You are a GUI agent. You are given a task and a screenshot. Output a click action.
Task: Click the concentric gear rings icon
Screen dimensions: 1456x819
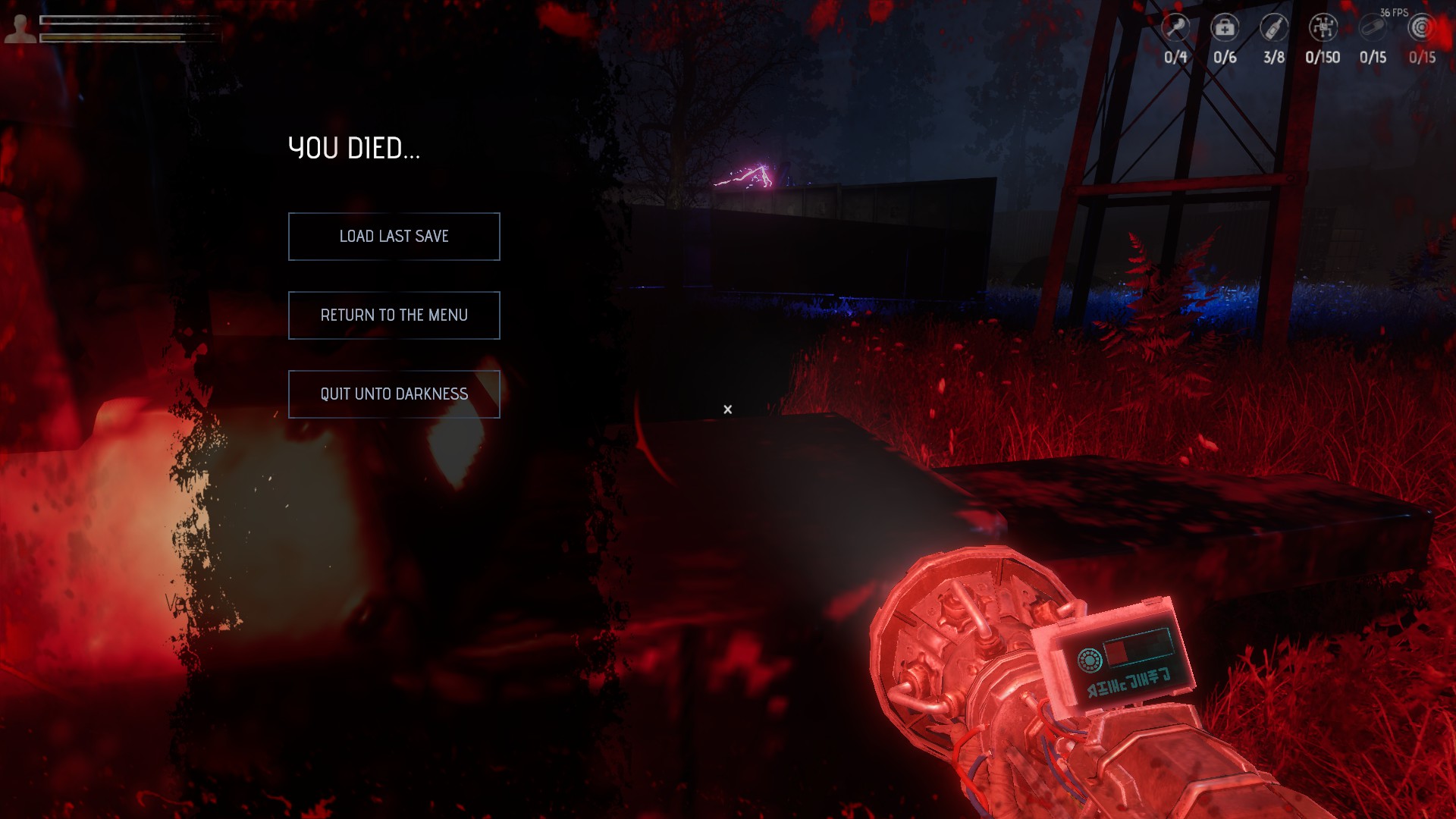[x=1422, y=28]
